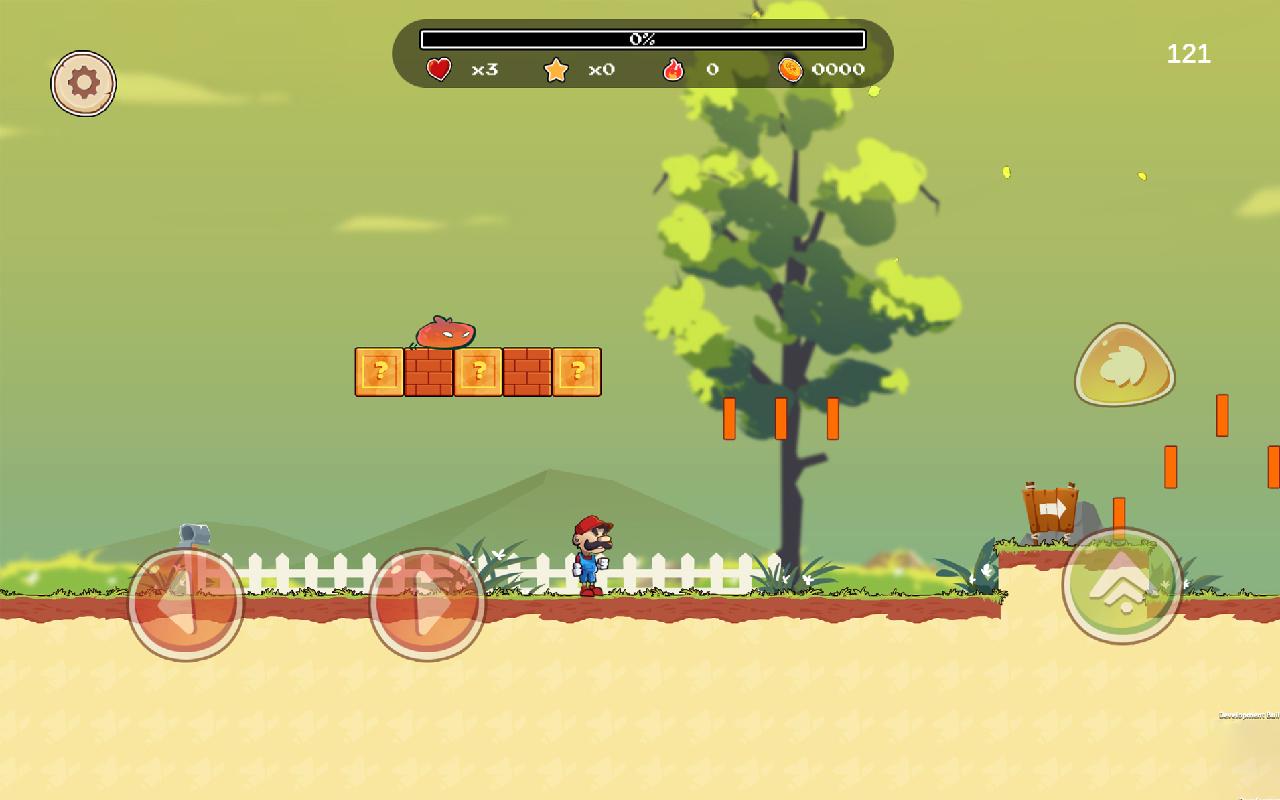Click the heart lives icon in the HUD
The image size is (1280, 800).
click(x=437, y=69)
